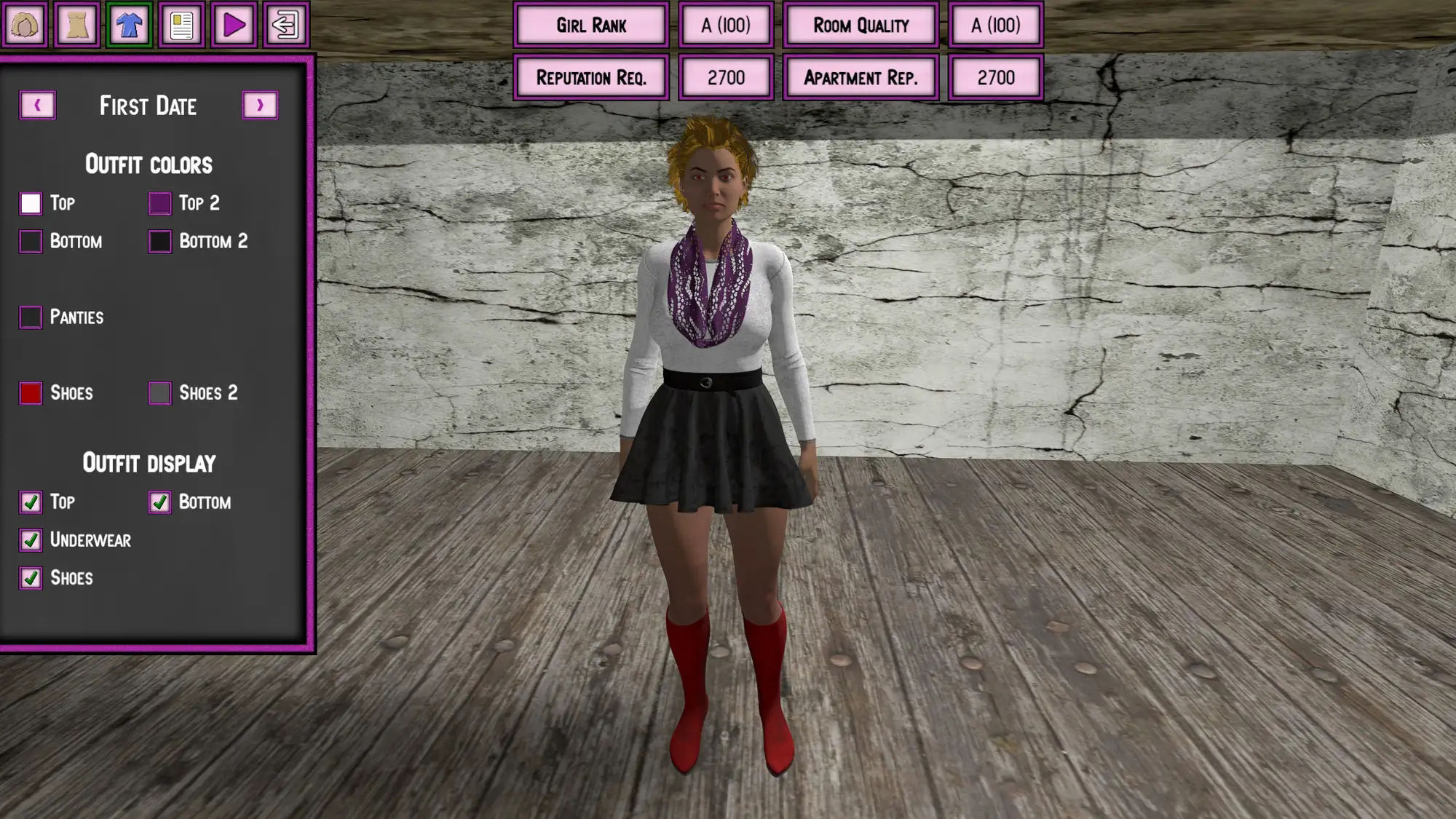This screenshot has width=1456, height=819.
Task: Click the purple play arrow button
Action: [234, 25]
